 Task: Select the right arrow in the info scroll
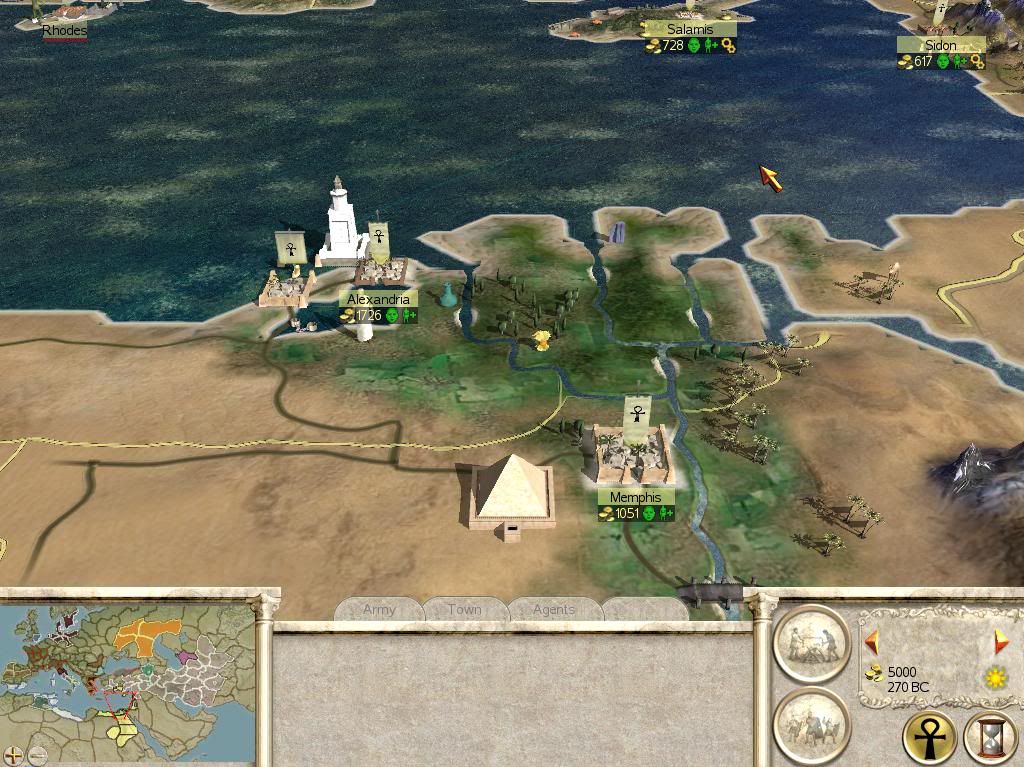1001,641
